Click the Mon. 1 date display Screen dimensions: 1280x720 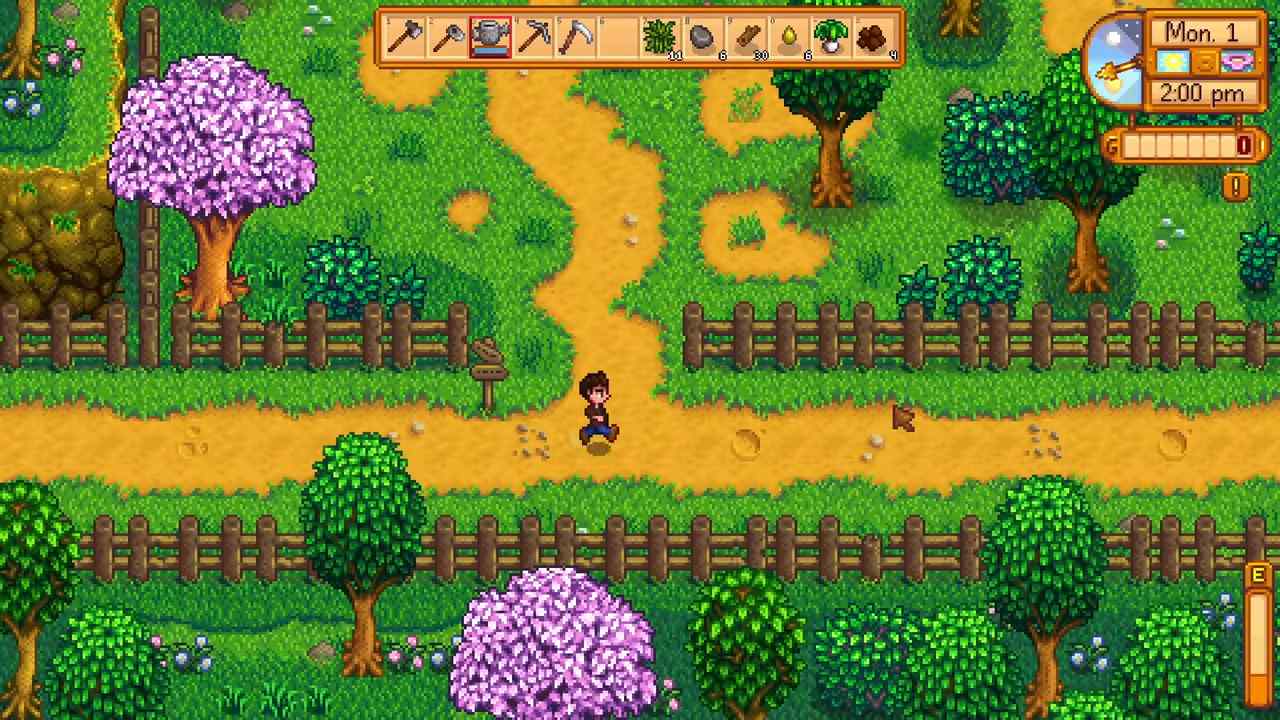coord(1203,31)
